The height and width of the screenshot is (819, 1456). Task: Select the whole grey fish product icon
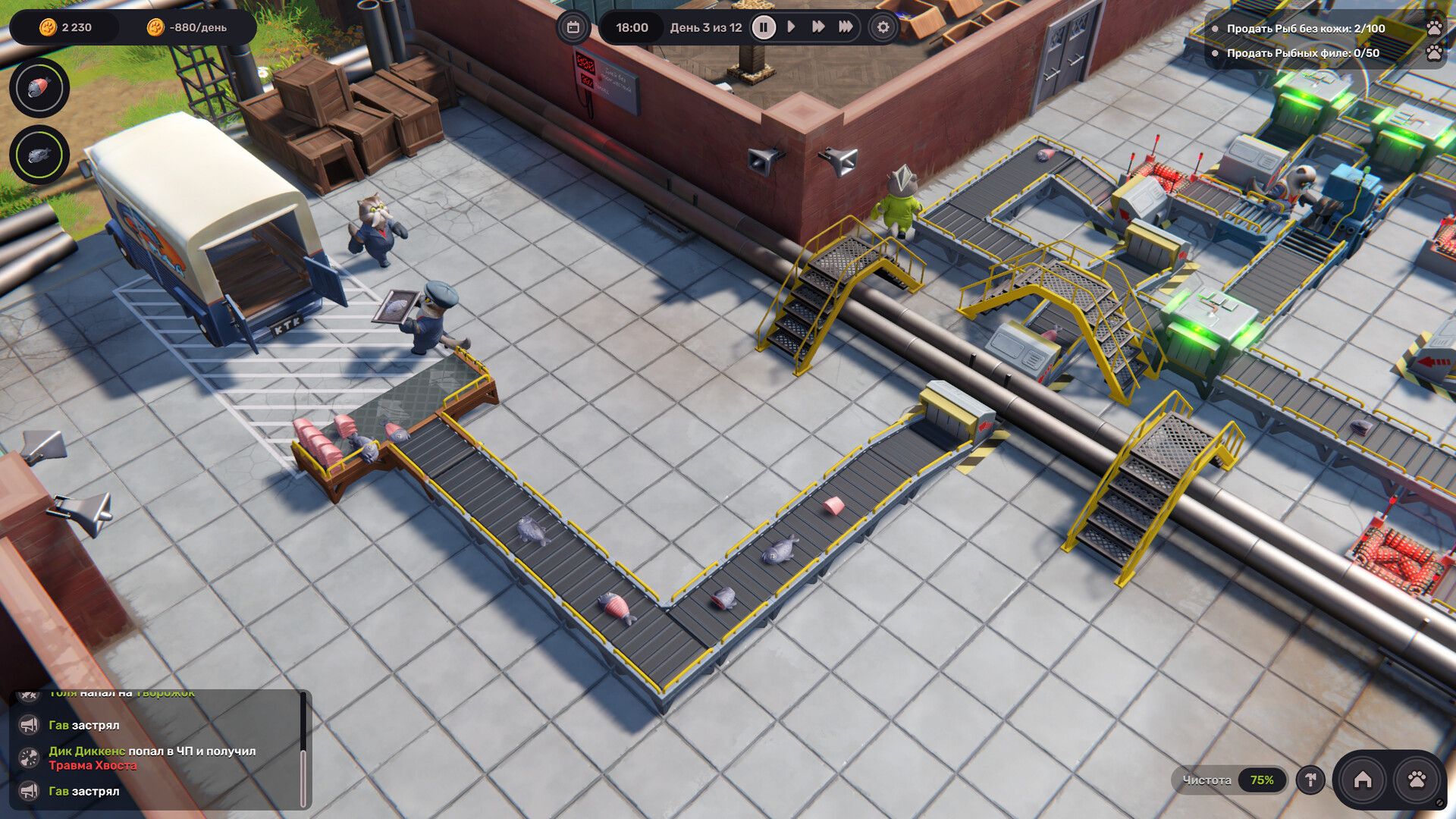coord(39,155)
